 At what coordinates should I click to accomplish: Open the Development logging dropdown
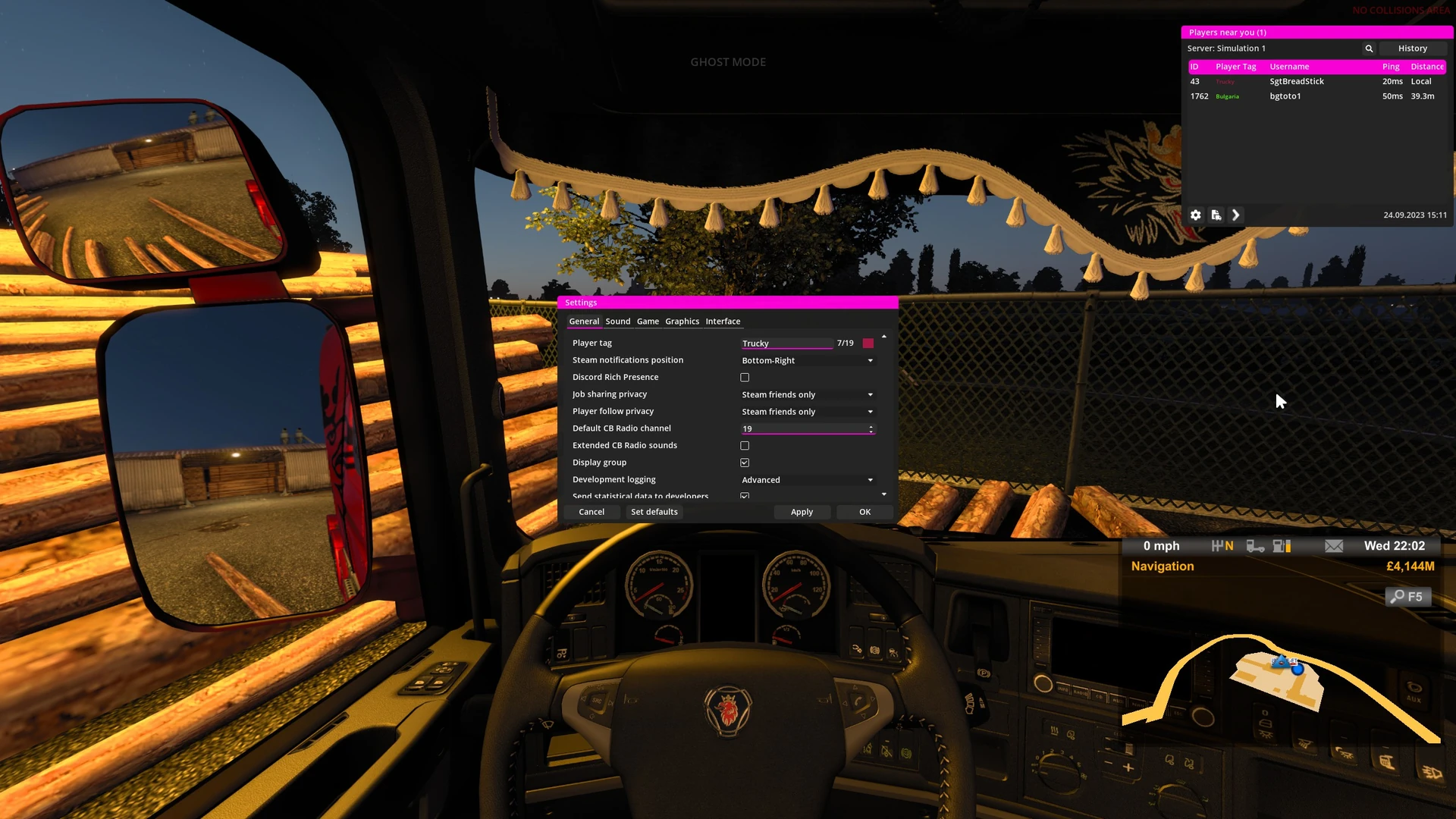pos(807,480)
